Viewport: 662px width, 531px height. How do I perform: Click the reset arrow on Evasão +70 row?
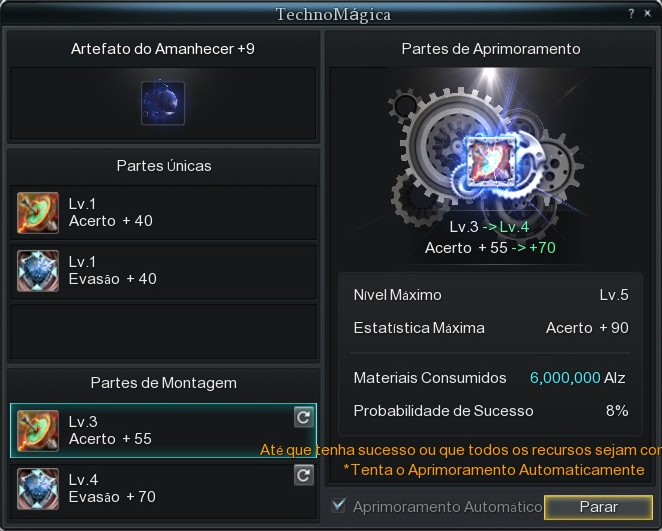[x=304, y=476]
